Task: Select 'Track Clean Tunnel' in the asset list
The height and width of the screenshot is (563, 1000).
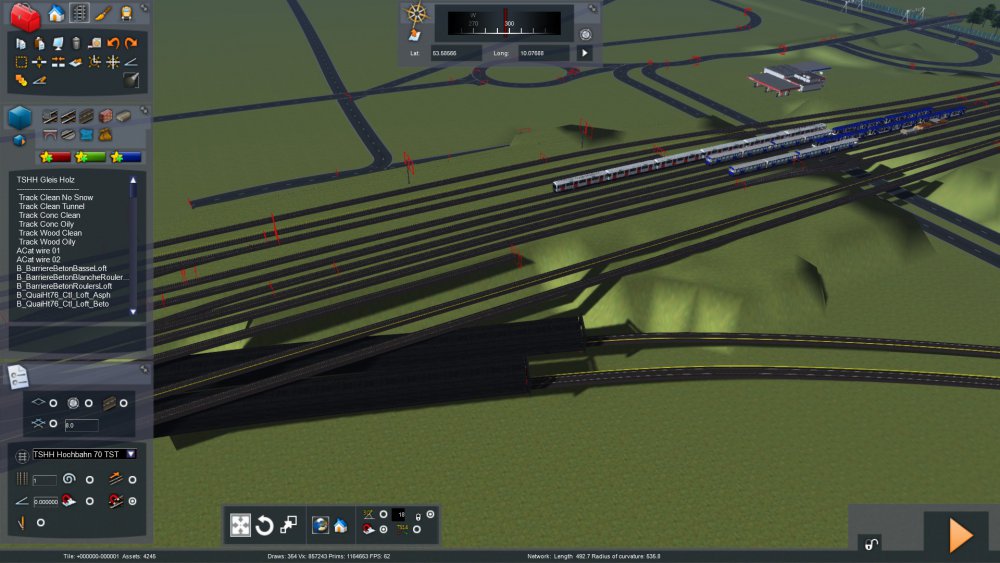Action: 50,206
